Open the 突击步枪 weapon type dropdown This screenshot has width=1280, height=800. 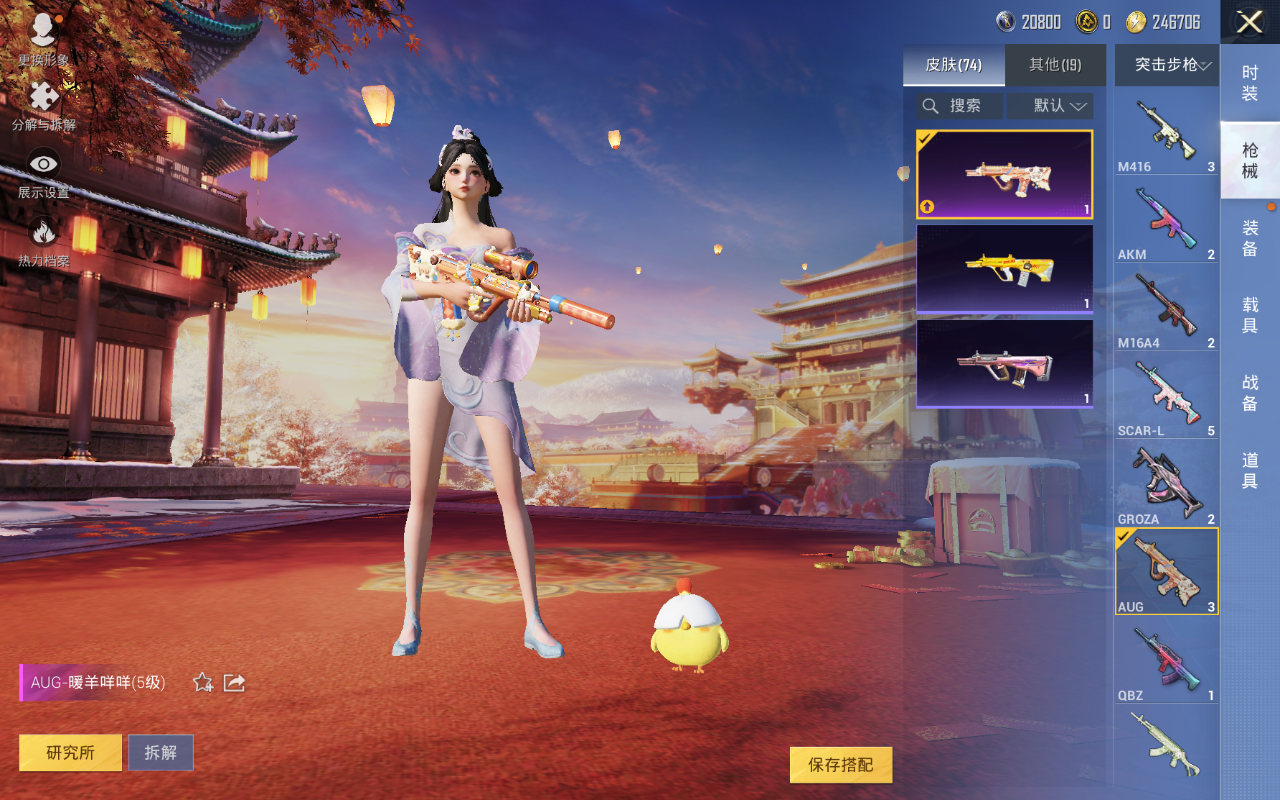coord(1167,65)
